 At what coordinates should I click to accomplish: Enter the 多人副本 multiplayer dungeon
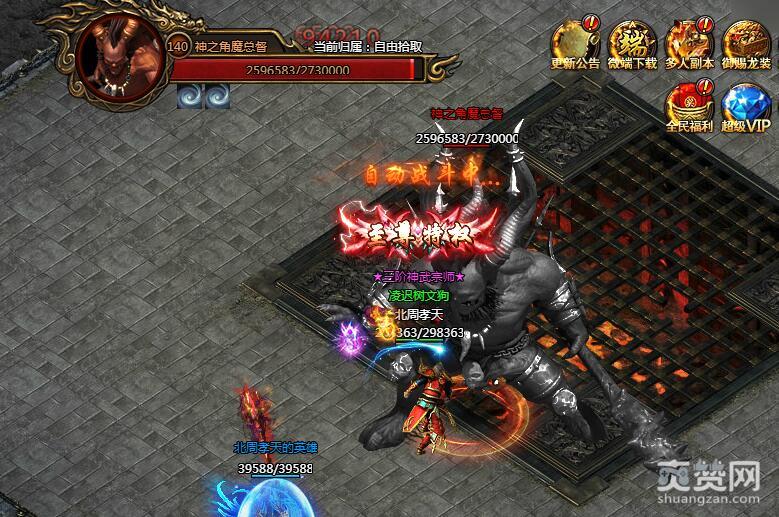(x=689, y=41)
